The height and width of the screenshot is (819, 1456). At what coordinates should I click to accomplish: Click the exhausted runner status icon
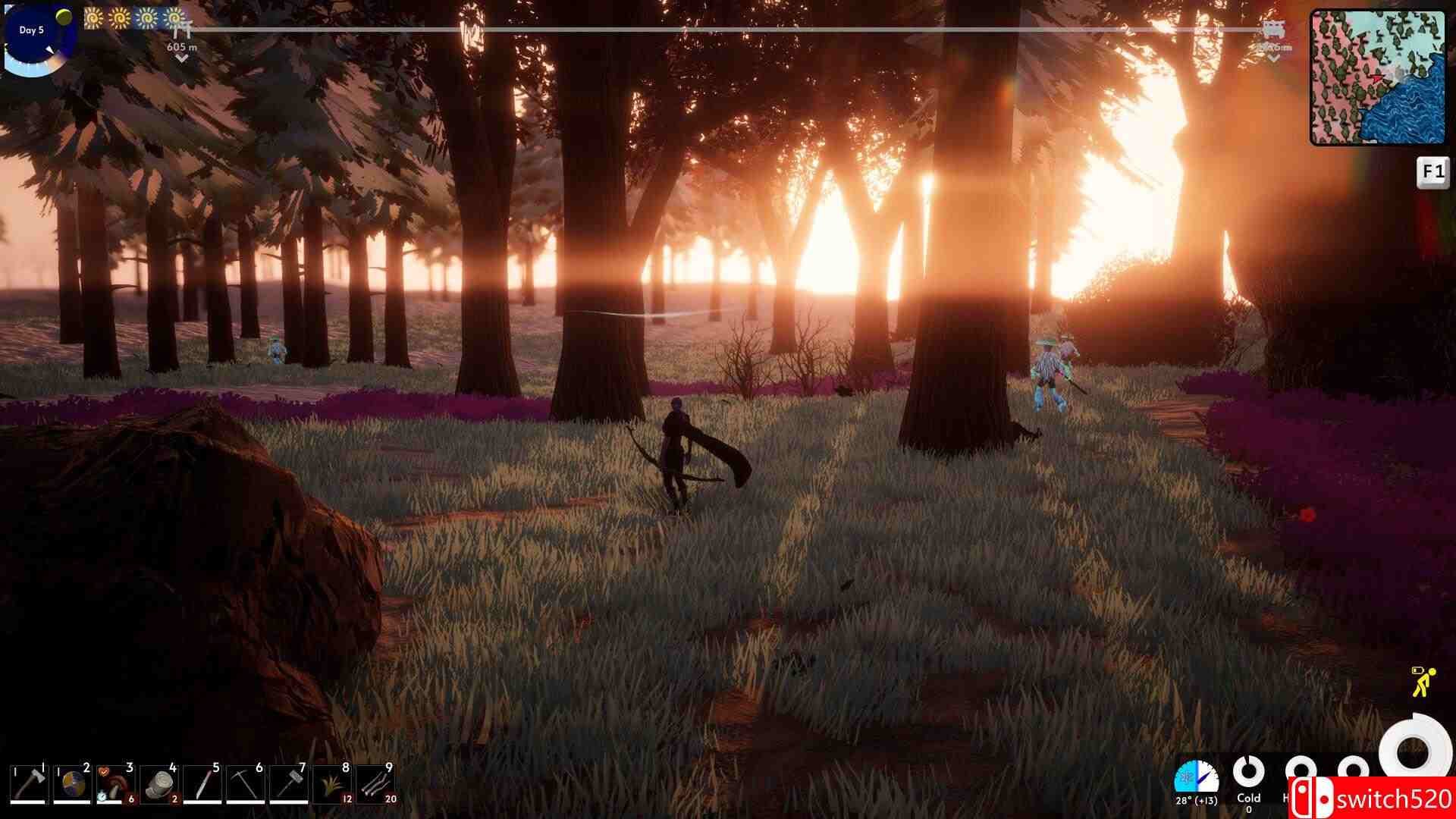(1423, 681)
